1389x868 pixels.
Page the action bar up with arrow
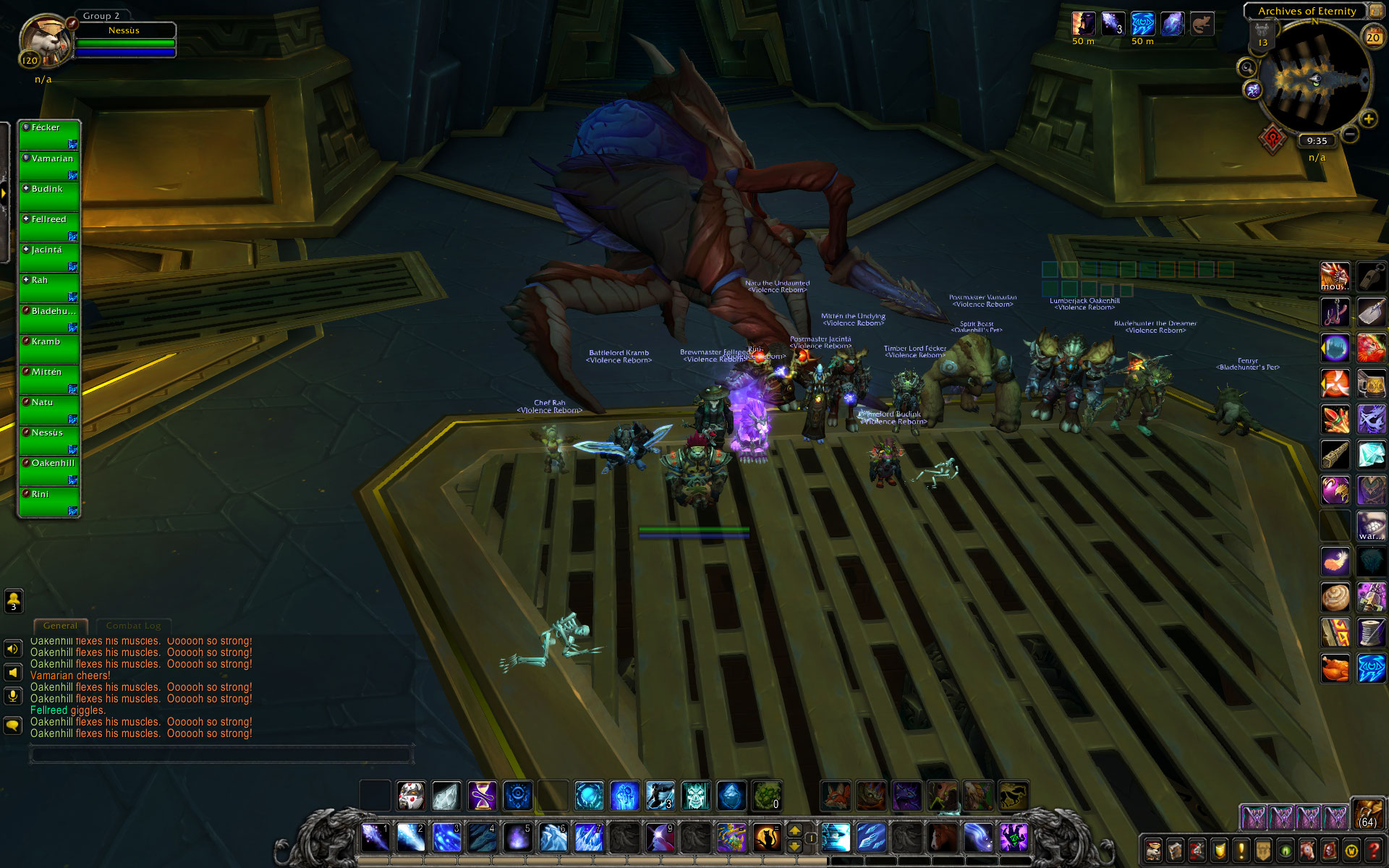794,831
